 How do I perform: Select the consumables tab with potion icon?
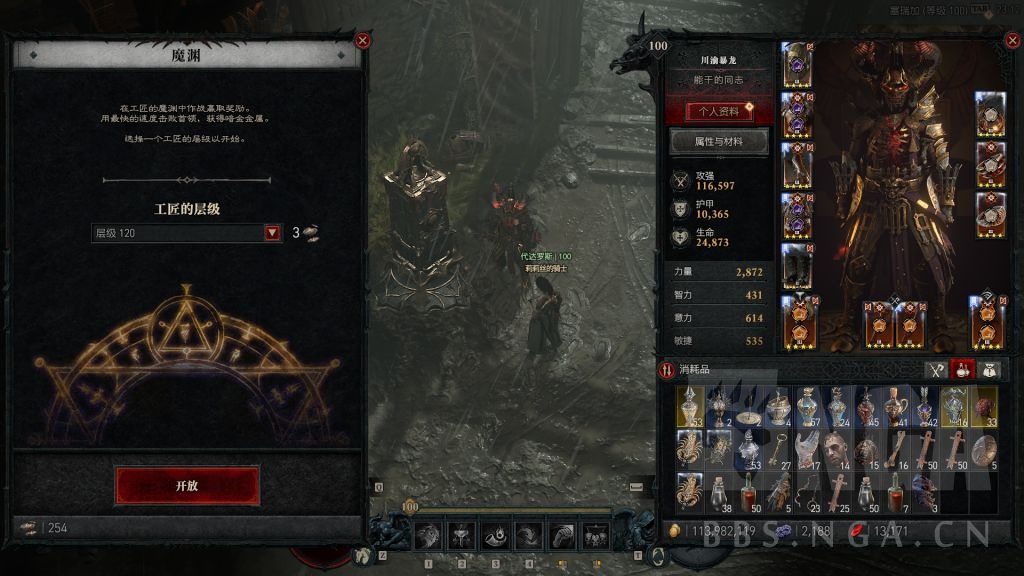pyautogui.click(x=962, y=370)
